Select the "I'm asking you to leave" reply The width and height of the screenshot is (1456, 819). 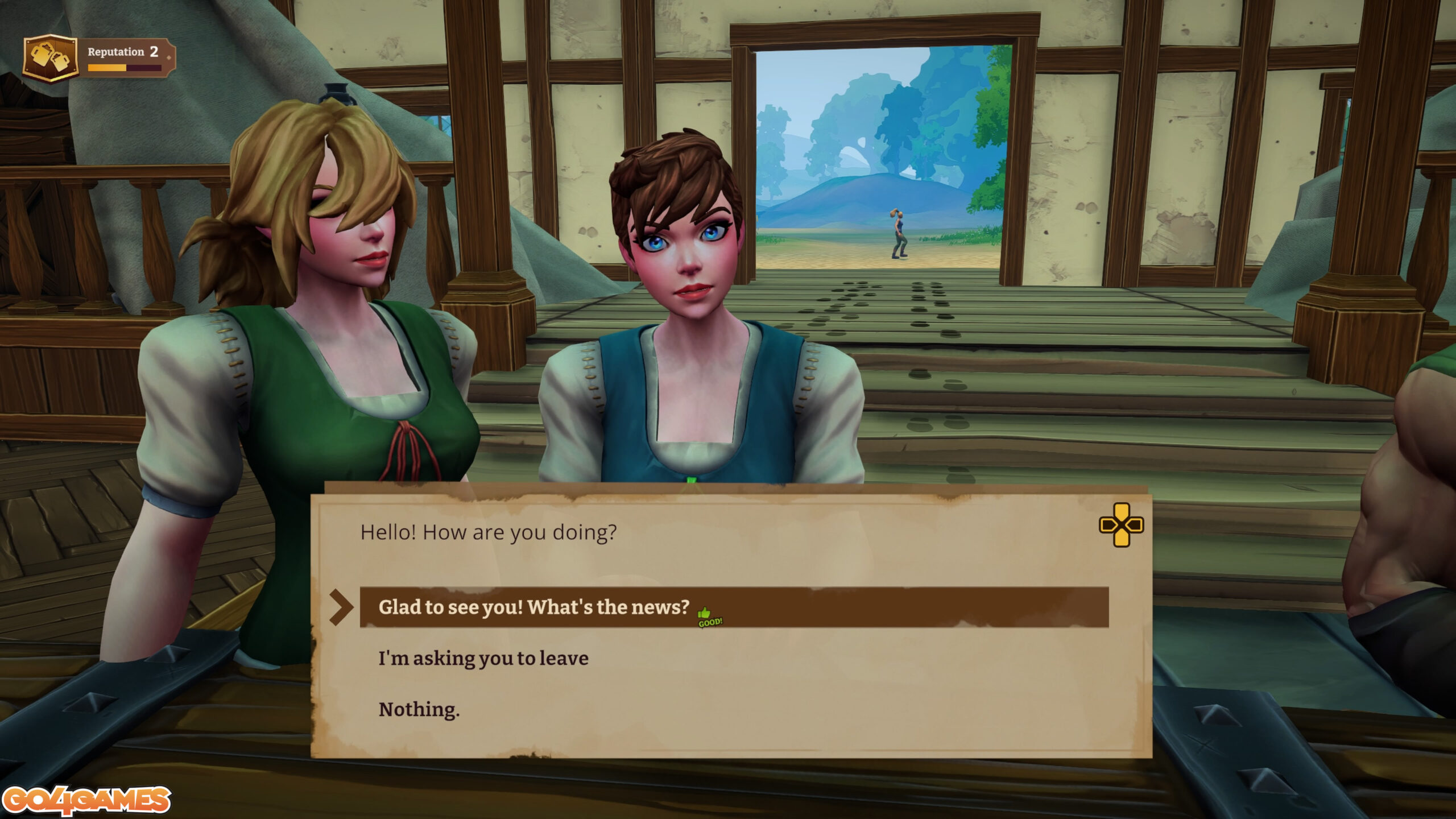point(483,659)
